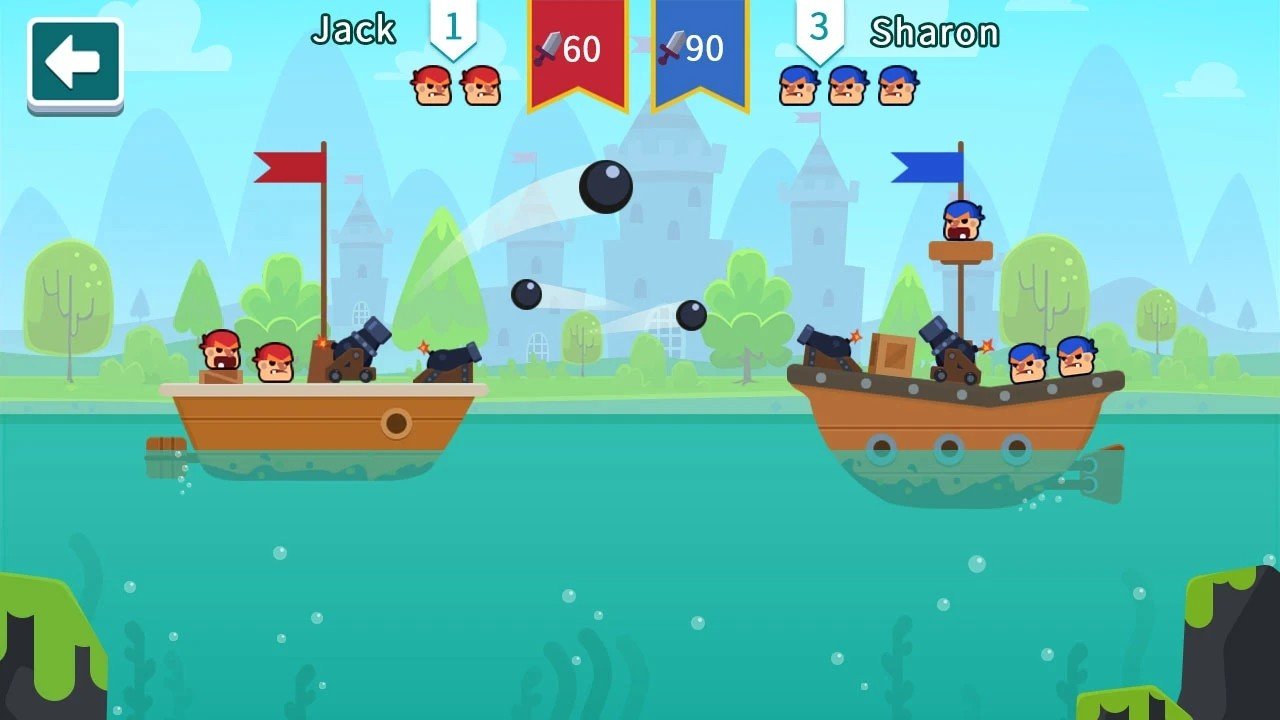Click Sharon's score counter showing 3
Viewport: 1280px width, 720px height.
(820, 30)
